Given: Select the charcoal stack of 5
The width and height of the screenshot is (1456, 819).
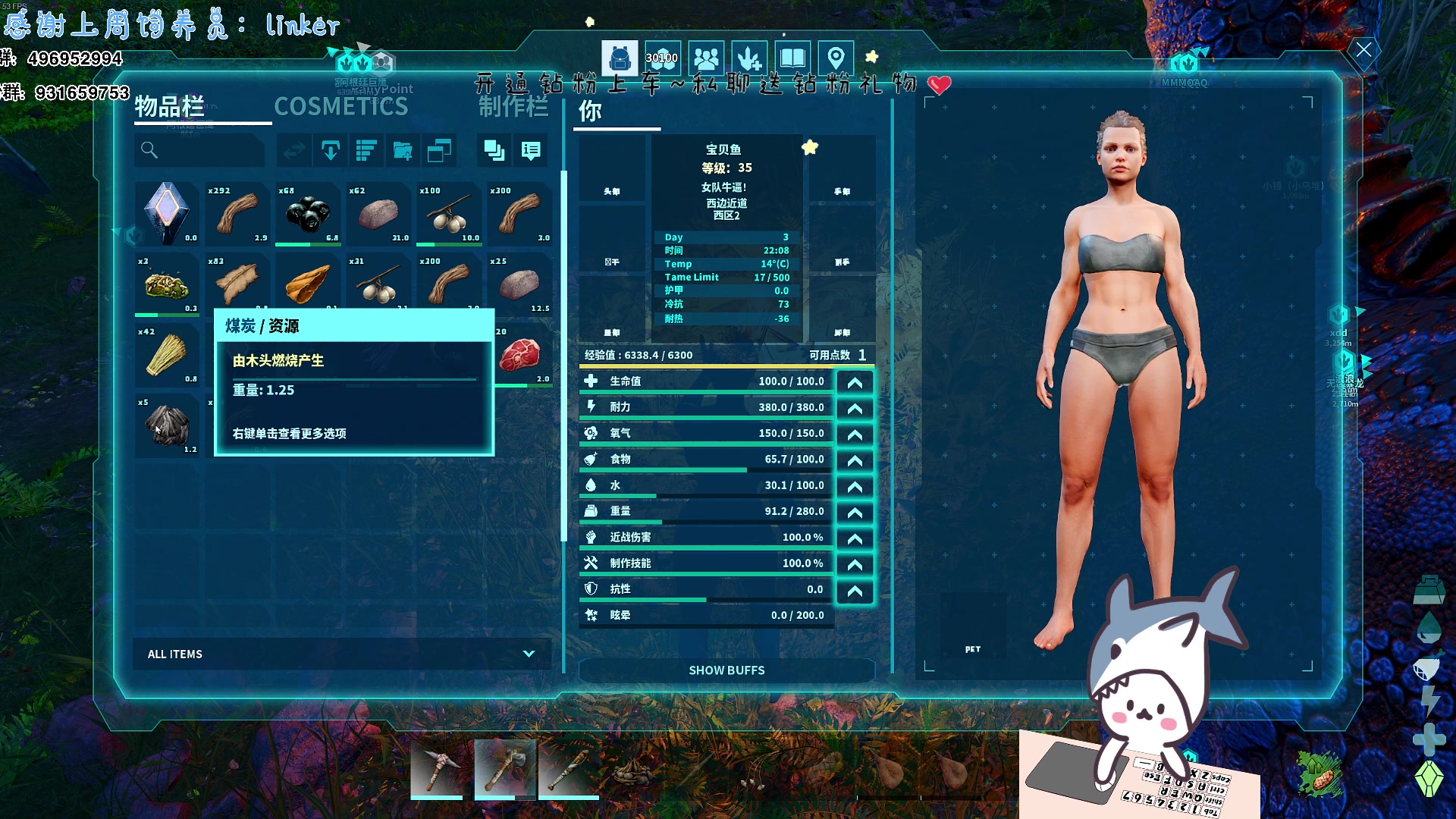Looking at the screenshot, I should [168, 425].
